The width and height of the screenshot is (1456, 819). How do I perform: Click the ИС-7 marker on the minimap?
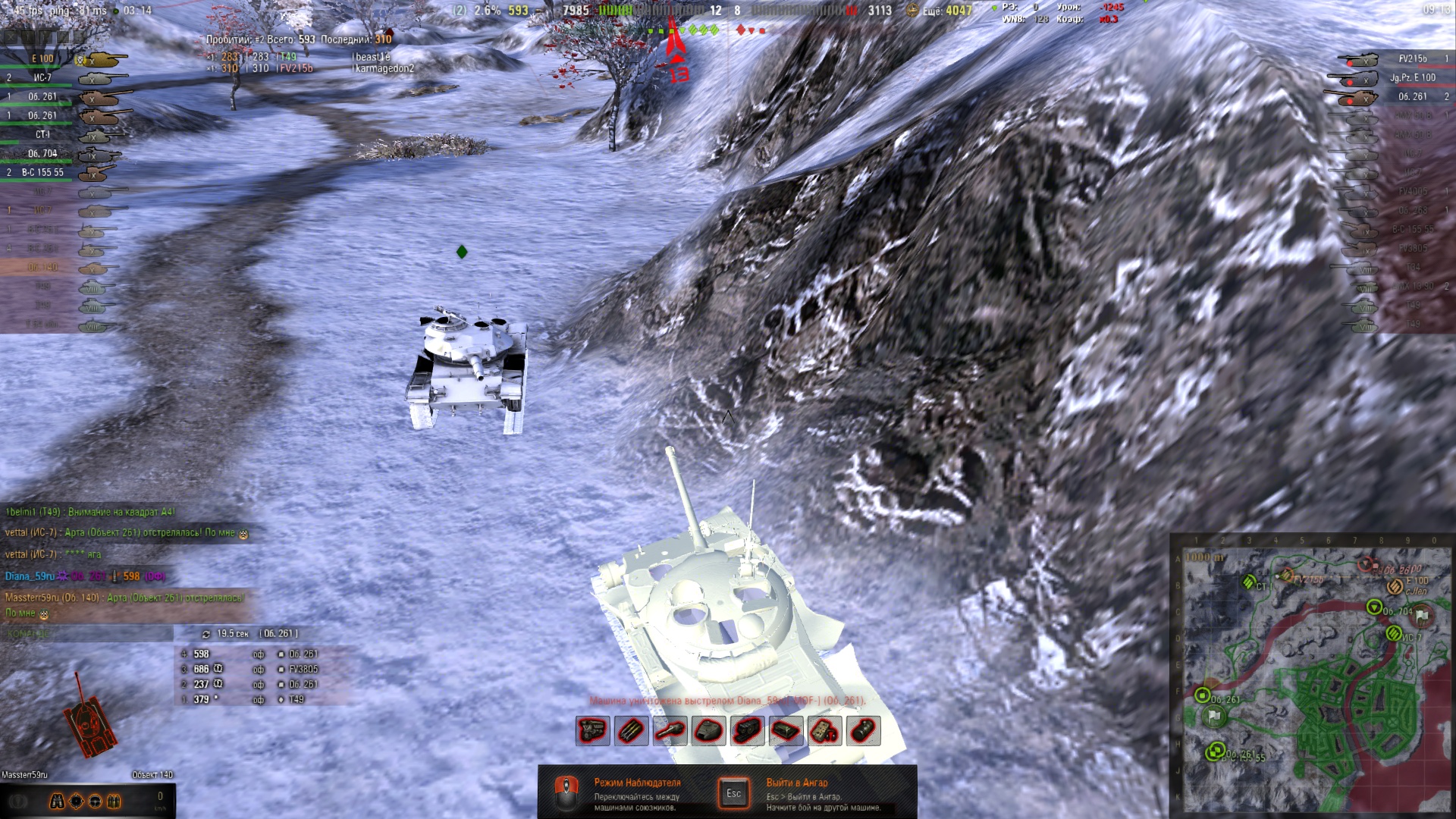pos(1394,633)
